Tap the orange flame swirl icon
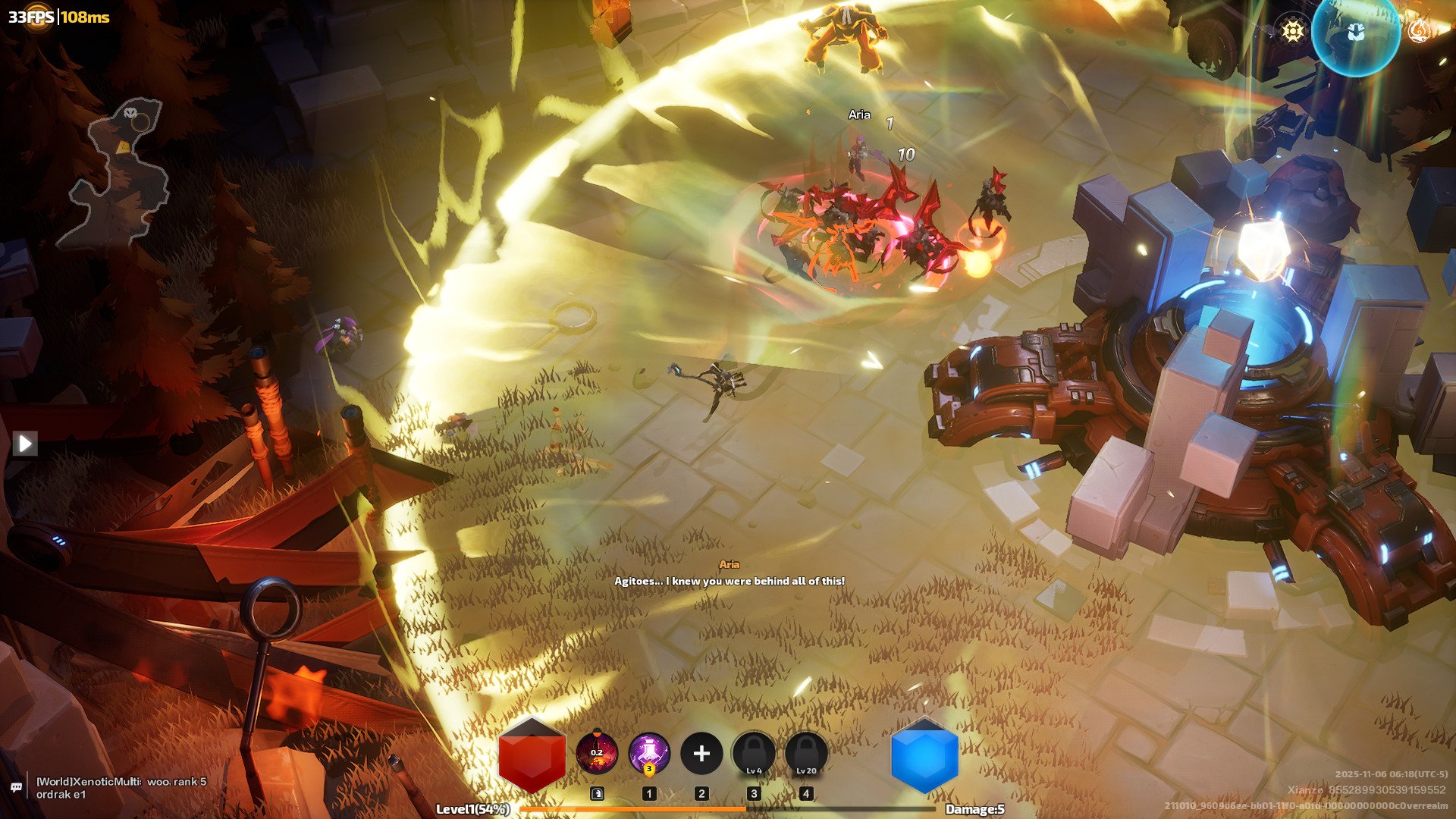1456x819 pixels. point(1419,31)
